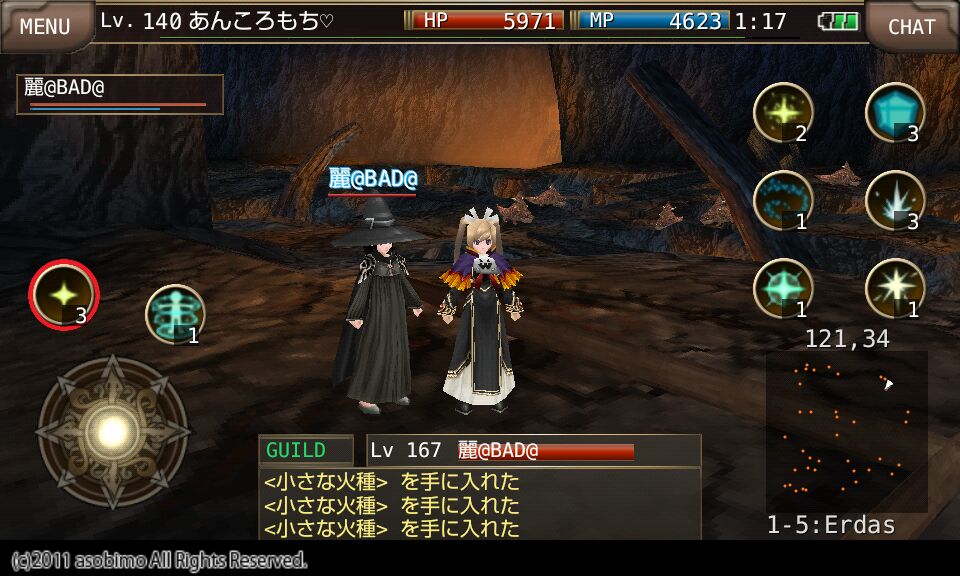Click the Lv 167 麗@BAD@ target bar
Screen dimensions: 960x576
[x=534, y=451]
